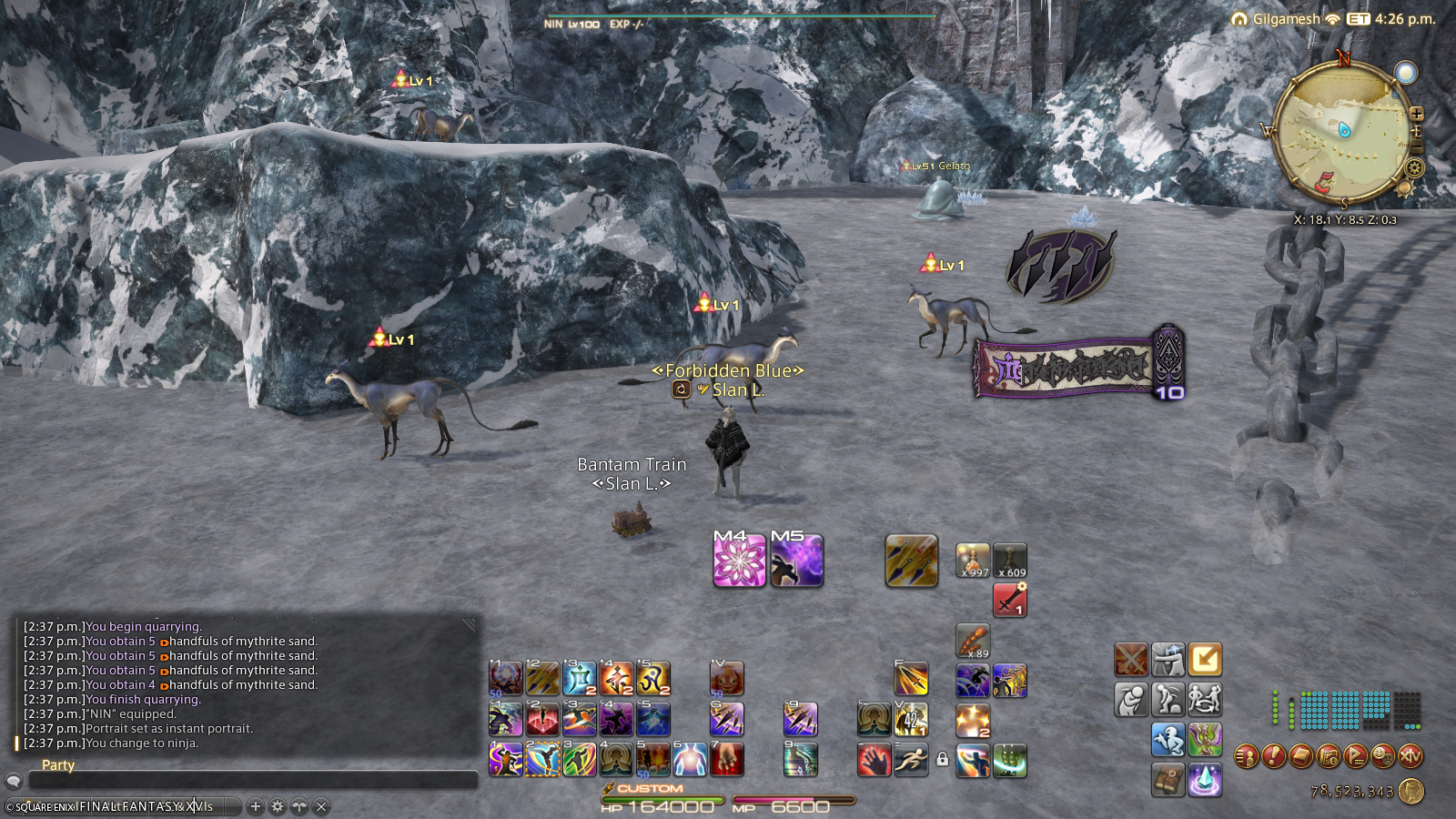Open the minimap
1456x819 pixels.
coord(1343,132)
